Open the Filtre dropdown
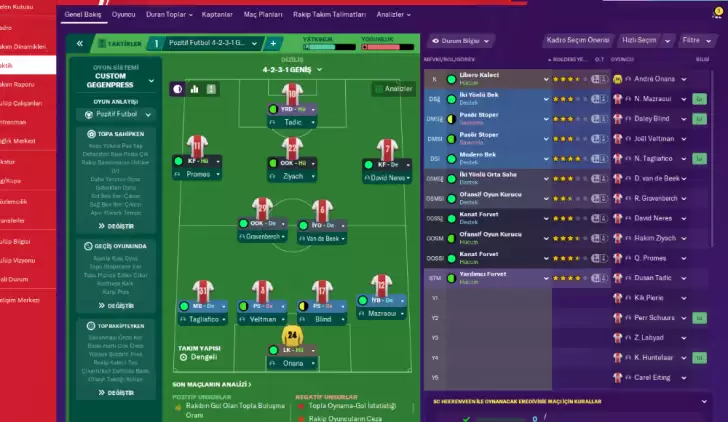This screenshot has width=728, height=422. coord(692,41)
